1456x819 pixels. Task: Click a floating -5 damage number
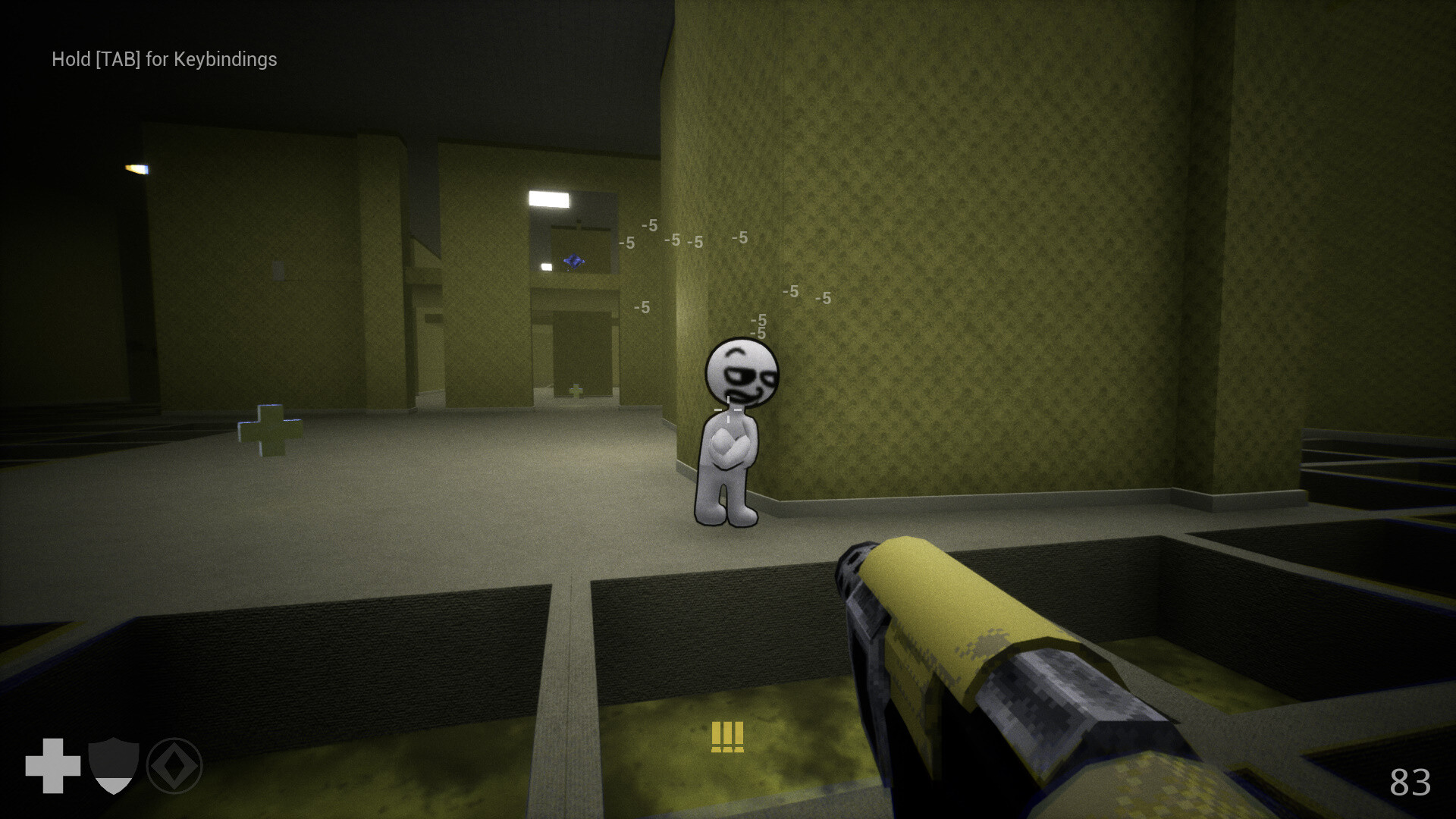(x=648, y=225)
